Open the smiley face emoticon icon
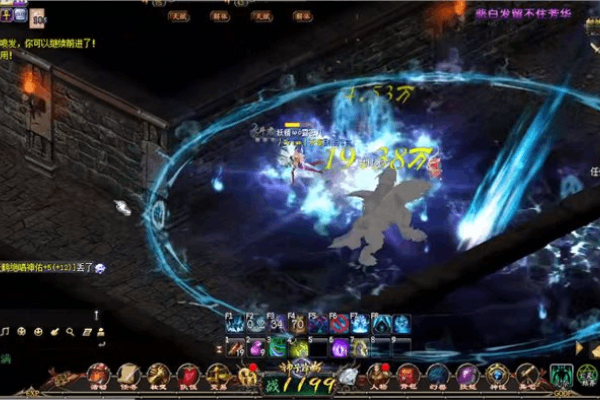600x400 pixels. pyautogui.click(x=38, y=331)
